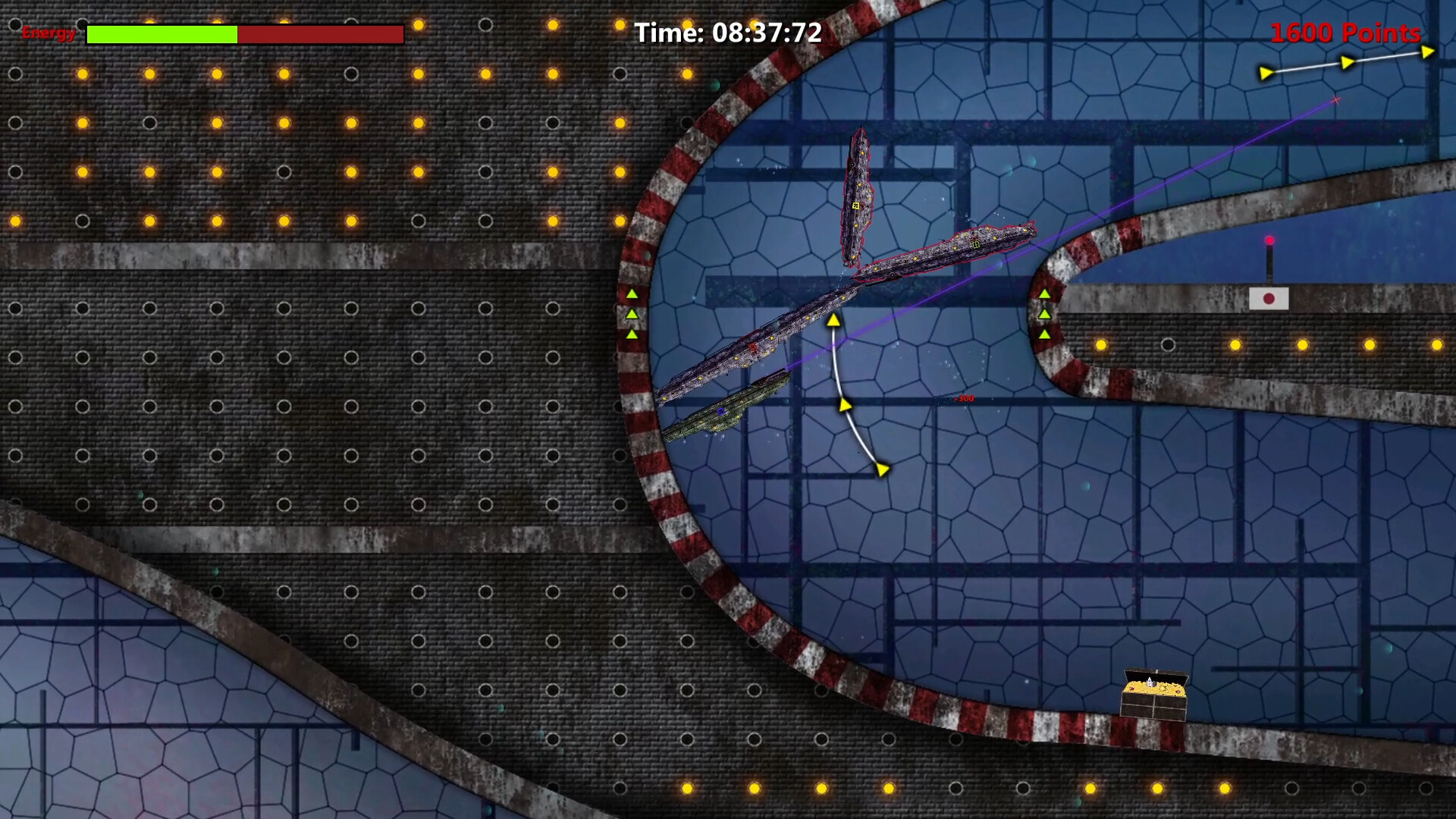This screenshot has width=1456, height=819.
Task: Click the Japanese flag checkpoint marker
Action: pyautogui.click(x=1269, y=299)
